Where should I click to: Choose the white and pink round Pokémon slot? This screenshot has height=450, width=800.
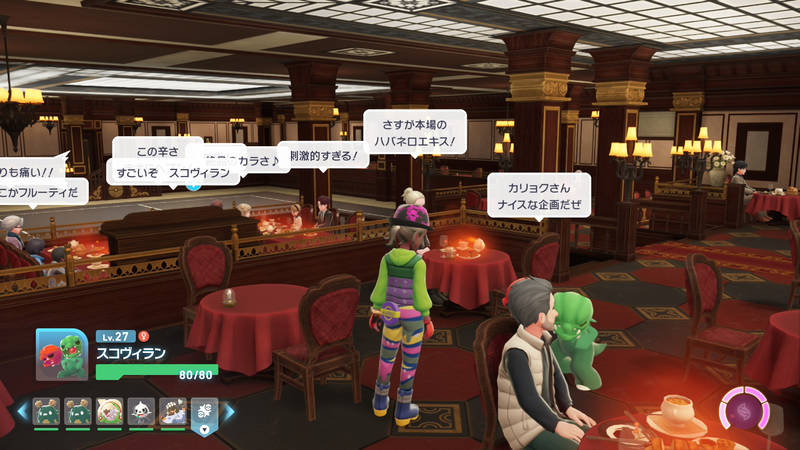pyautogui.click(x=109, y=411)
